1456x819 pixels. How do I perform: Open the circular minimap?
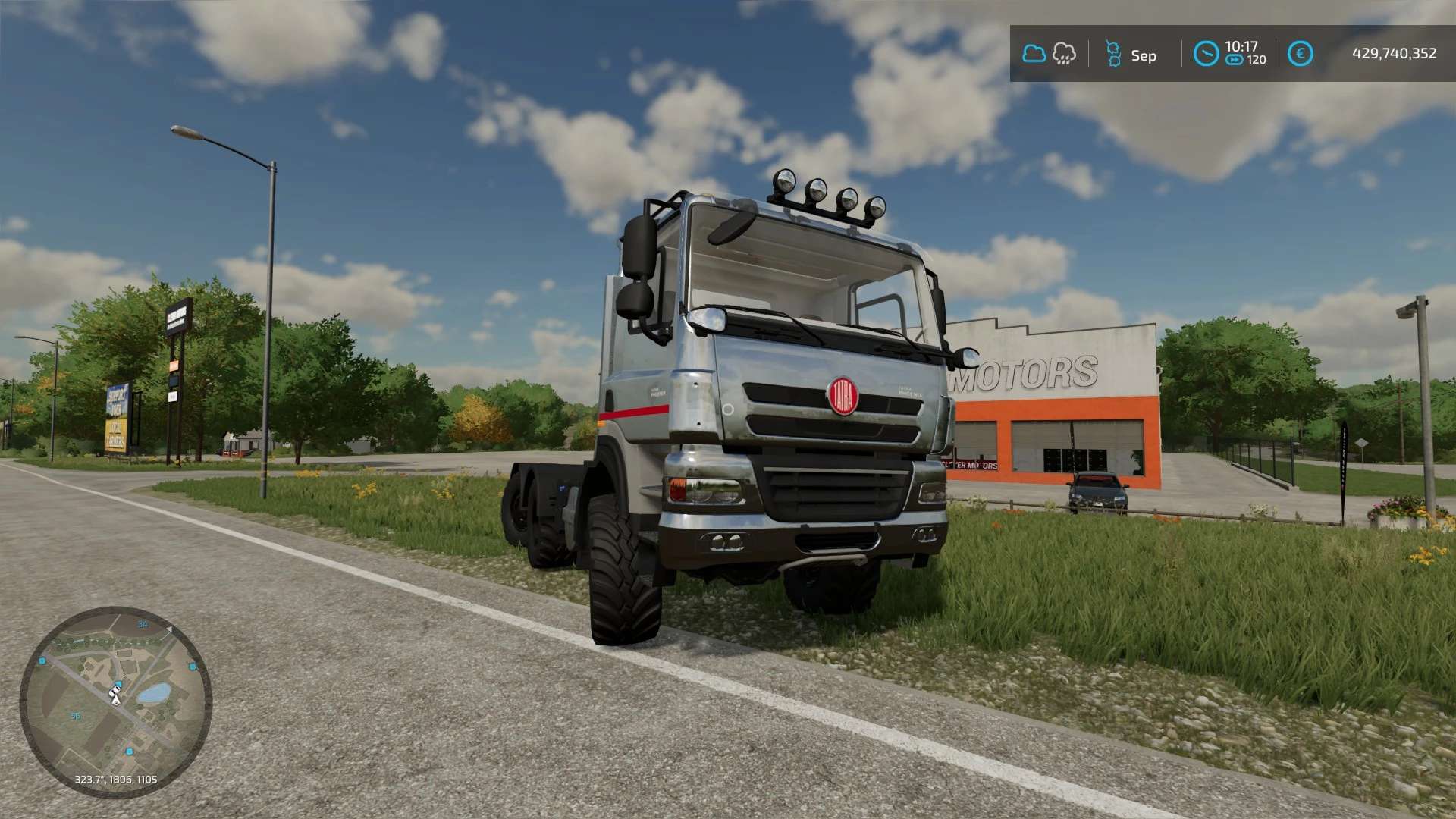(x=115, y=701)
